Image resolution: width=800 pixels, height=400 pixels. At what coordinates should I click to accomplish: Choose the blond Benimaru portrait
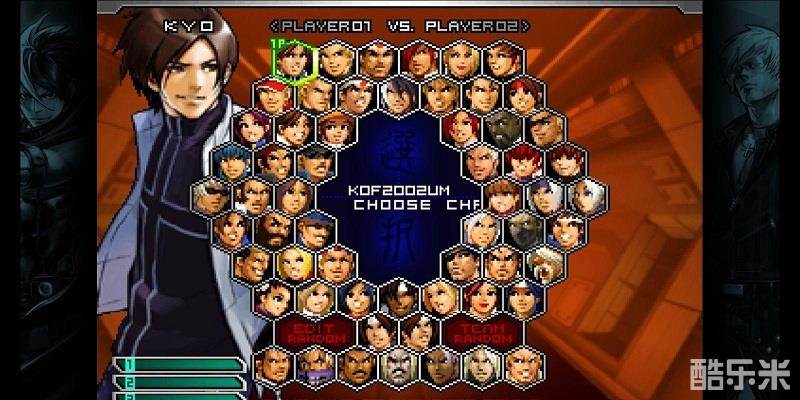point(334,60)
